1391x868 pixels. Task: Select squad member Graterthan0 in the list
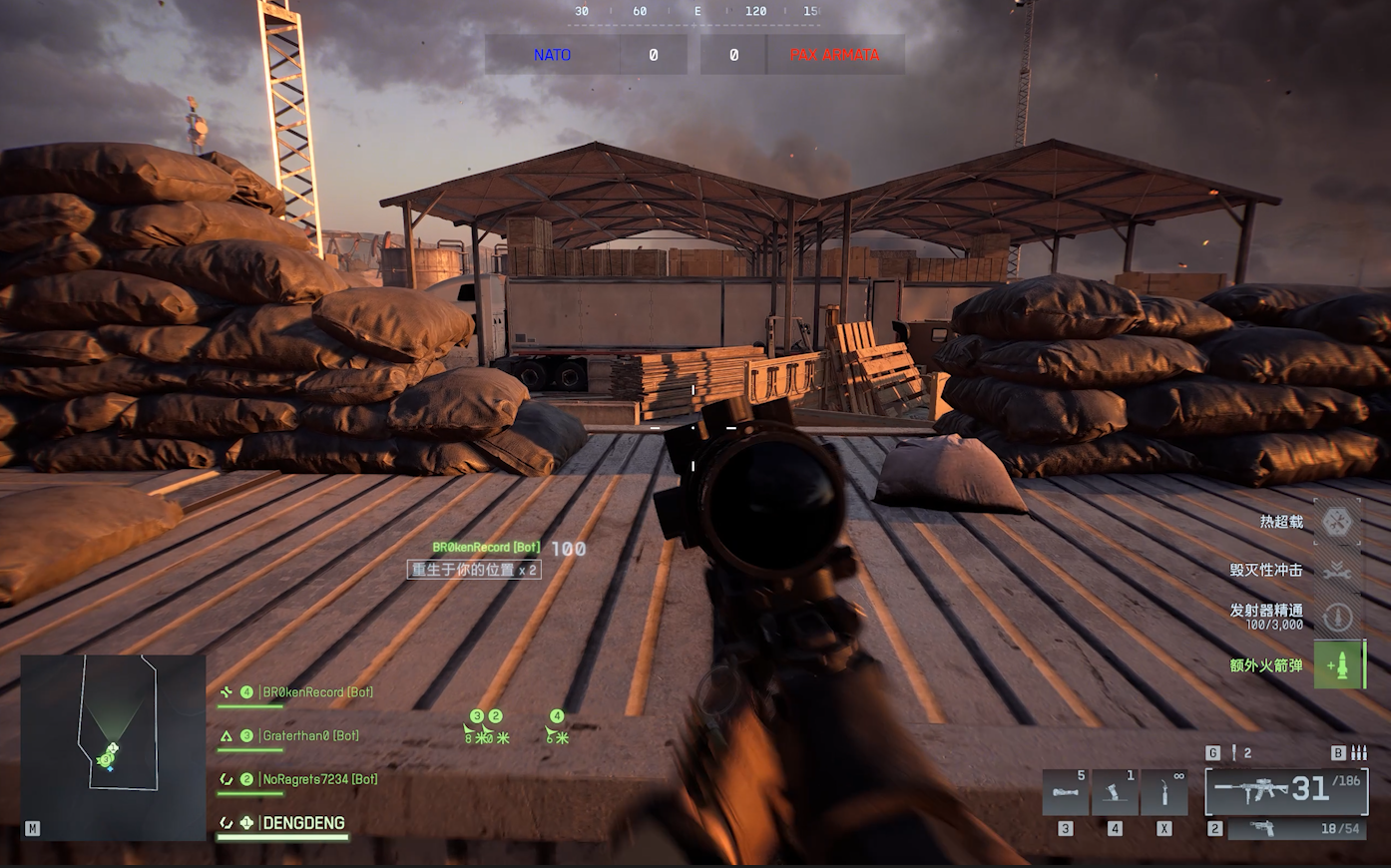click(x=309, y=736)
